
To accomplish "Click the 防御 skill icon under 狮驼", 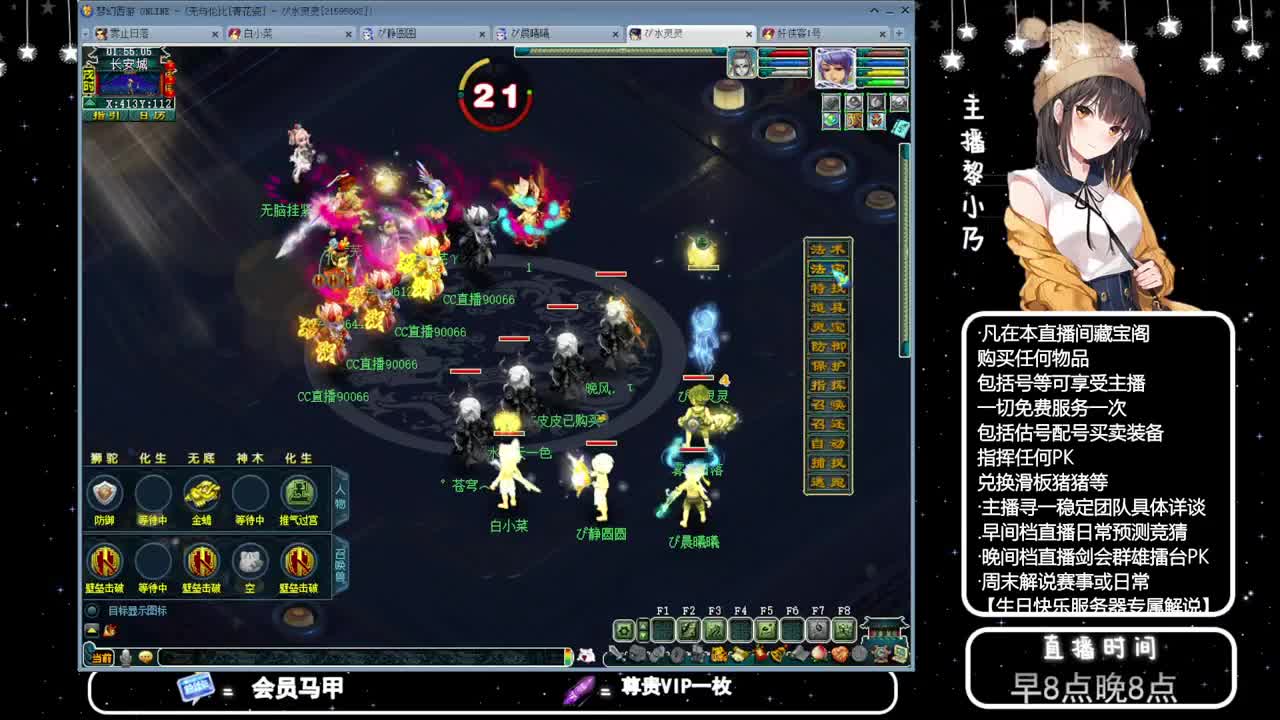I will pyautogui.click(x=106, y=492).
